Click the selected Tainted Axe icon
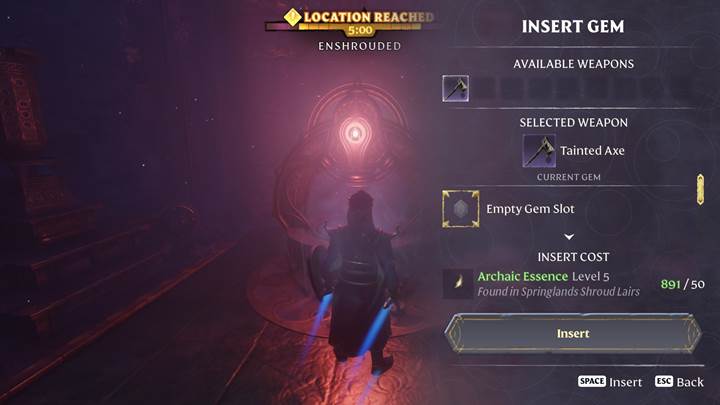Viewport: 720px width, 405px height. [x=540, y=151]
